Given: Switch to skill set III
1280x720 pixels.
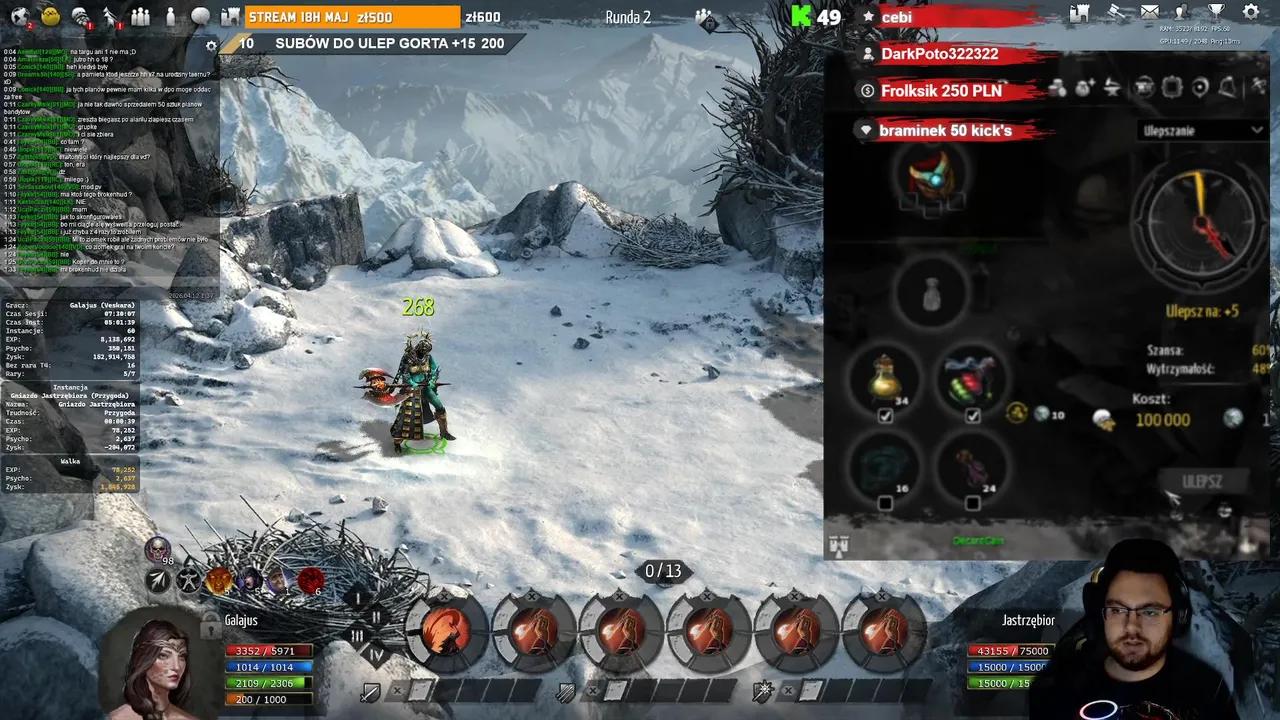Looking at the screenshot, I should tap(357, 636).
